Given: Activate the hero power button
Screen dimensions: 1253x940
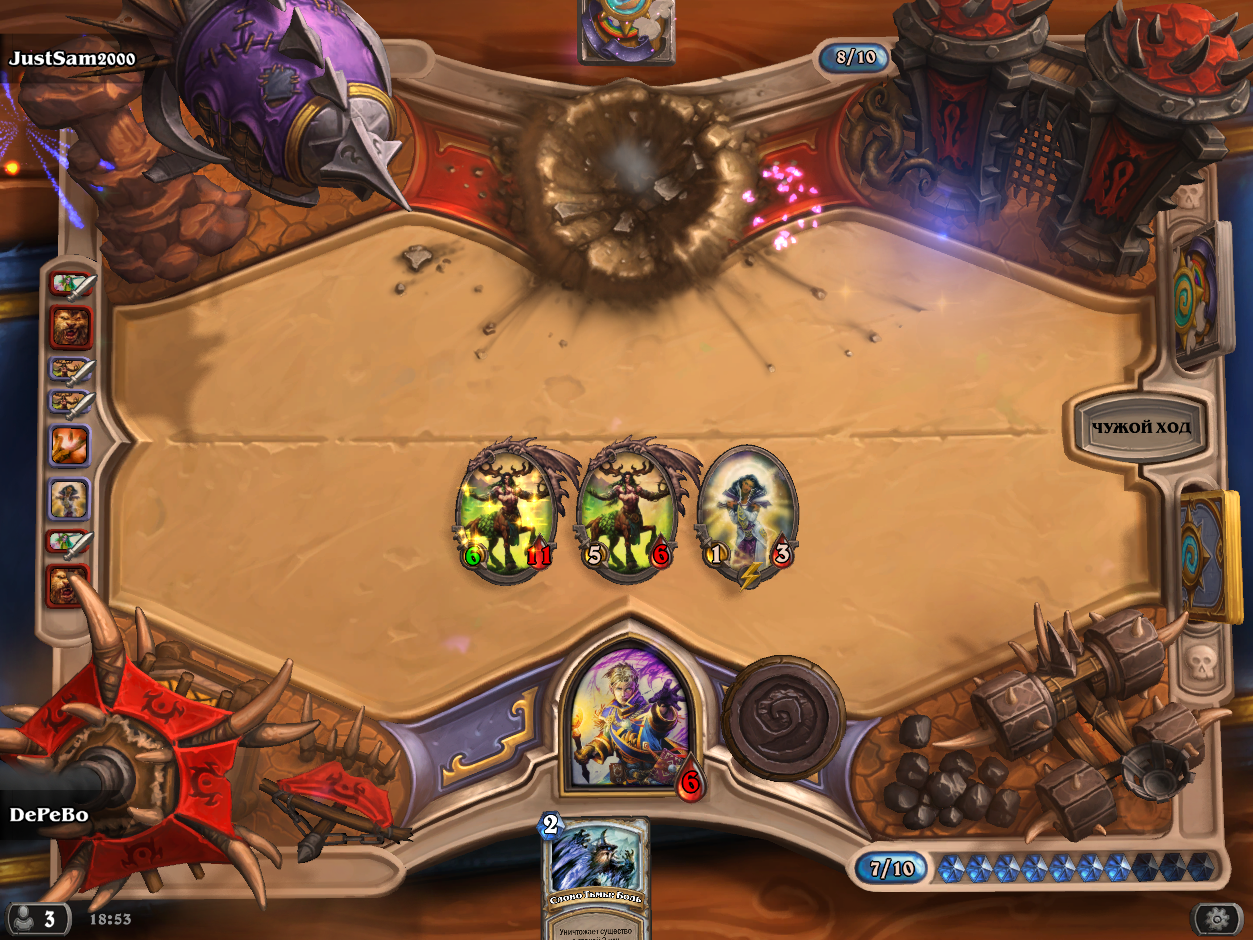Looking at the screenshot, I should pos(784,716).
